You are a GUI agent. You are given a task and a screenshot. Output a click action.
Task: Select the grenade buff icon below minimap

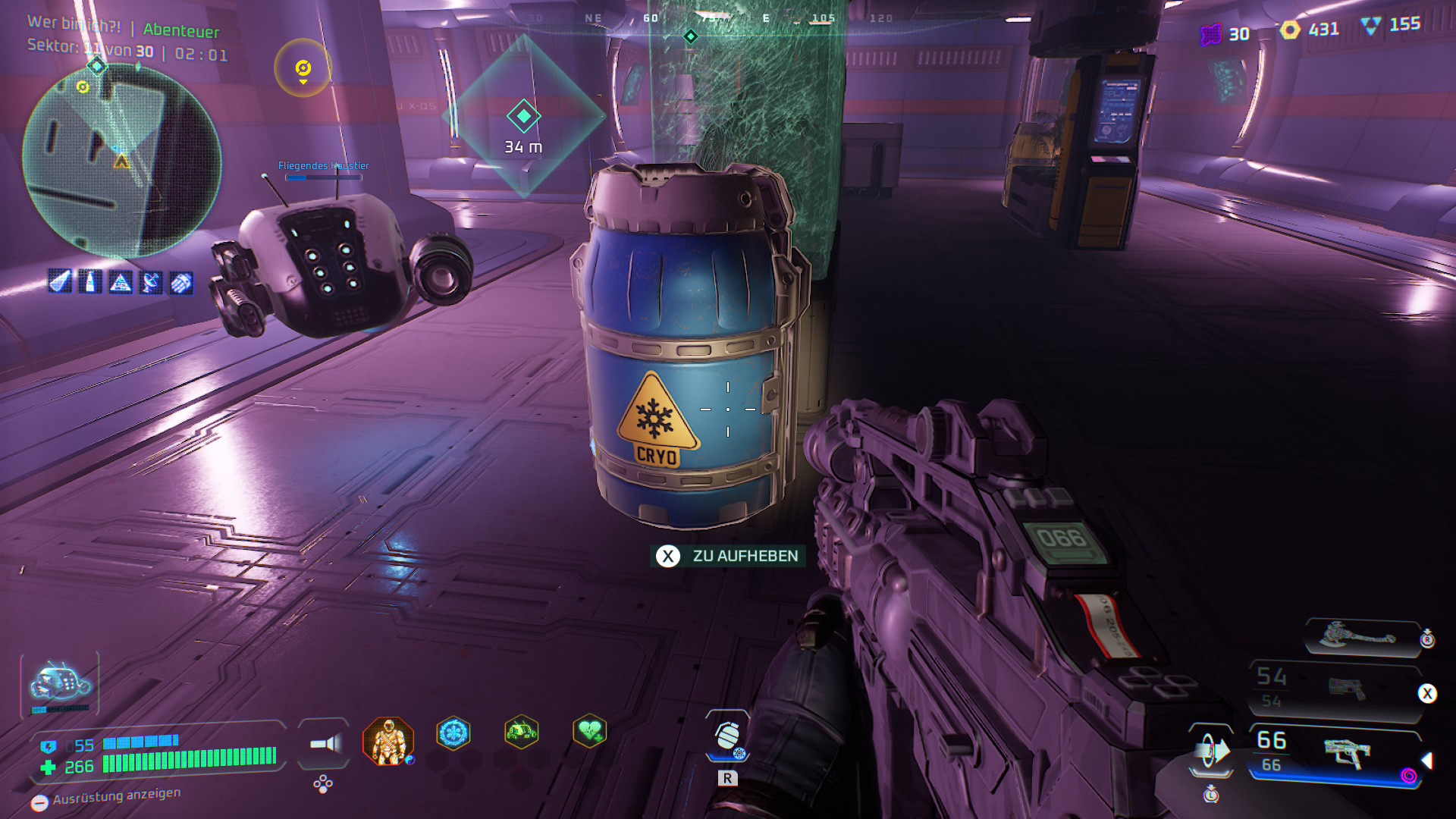click(181, 283)
